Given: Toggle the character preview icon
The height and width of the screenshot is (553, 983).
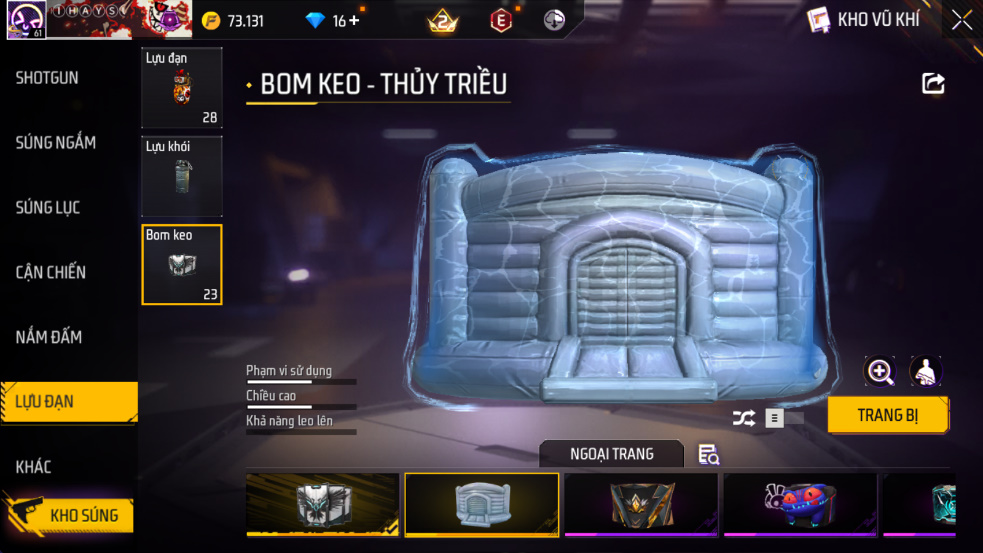Looking at the screenshot, I should (926, 372).
